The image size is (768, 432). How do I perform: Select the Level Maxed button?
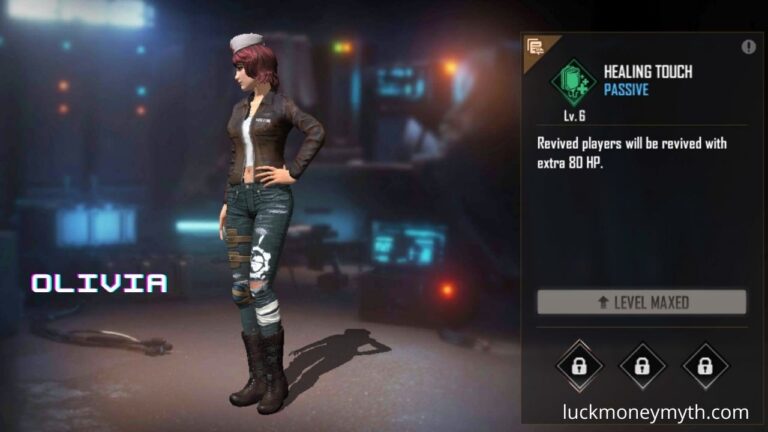coord(642,302)
